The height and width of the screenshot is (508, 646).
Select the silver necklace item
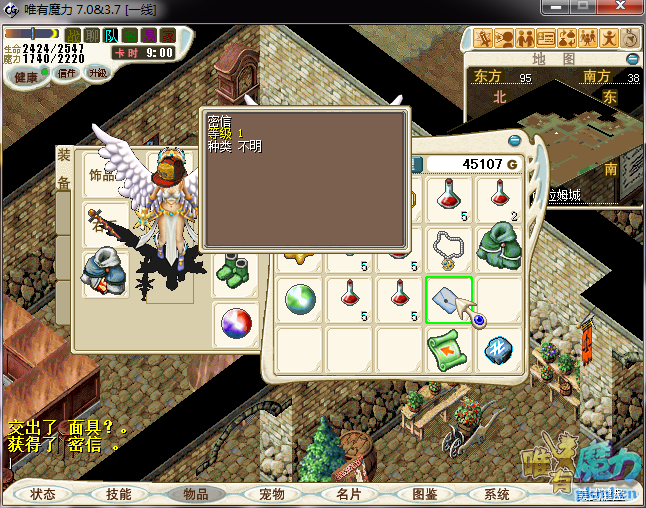(x=449, y=246)
